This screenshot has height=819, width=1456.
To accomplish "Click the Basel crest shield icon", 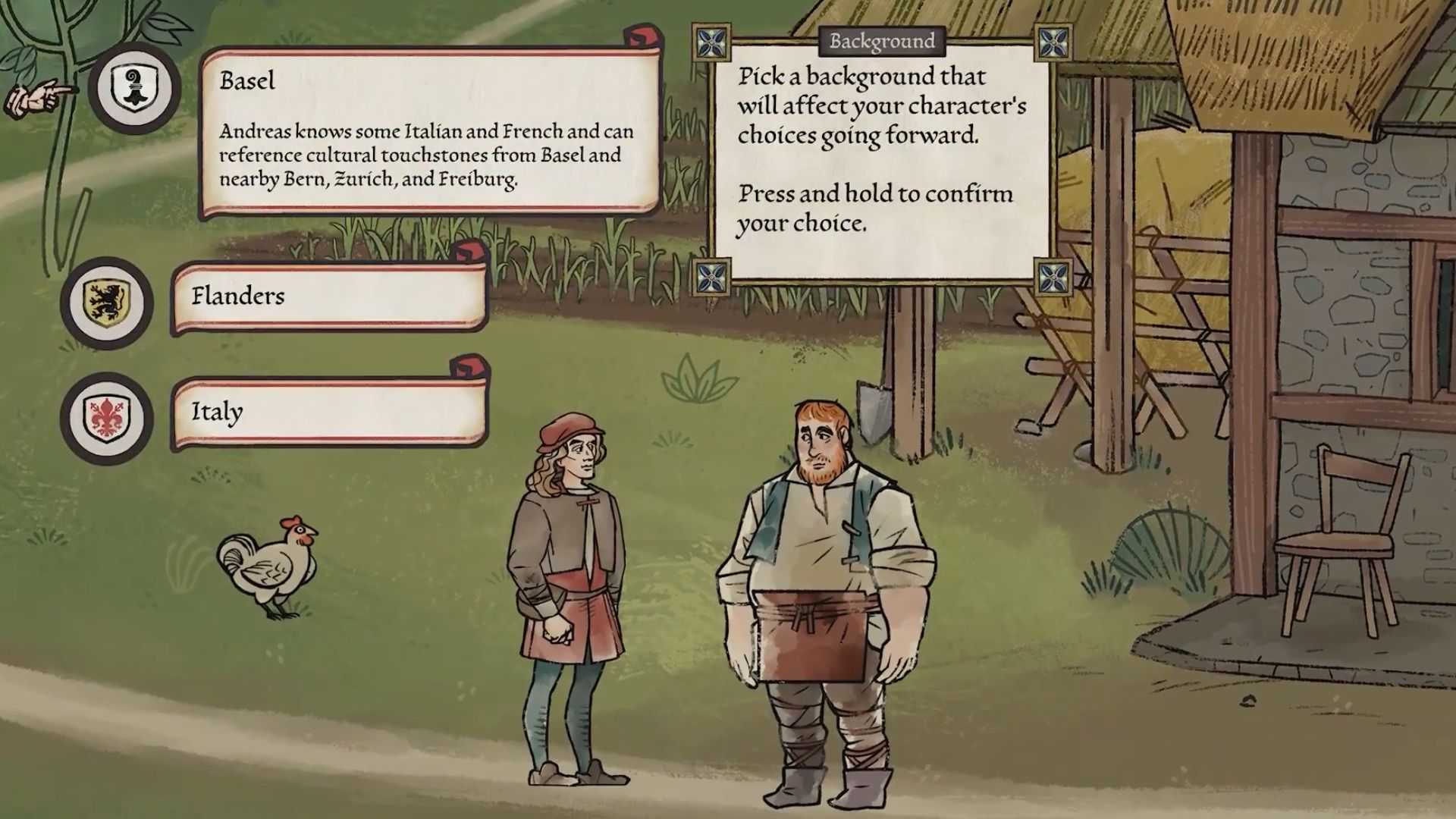I will pos(134,88).
